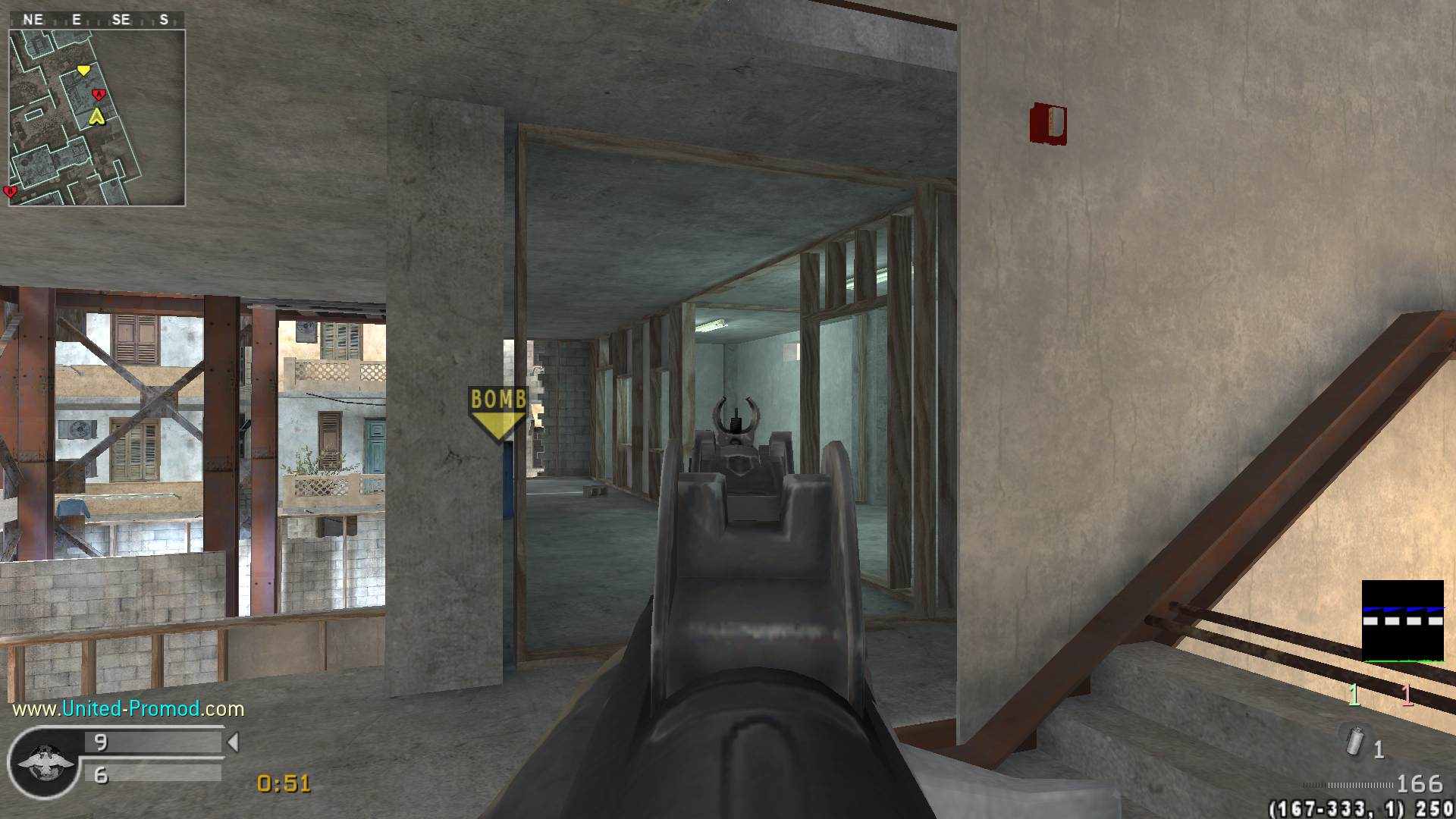Click the yellow BOMB objective waypoint
Viewport: 1456px width, 819px height.
click(x=497, y=413)
